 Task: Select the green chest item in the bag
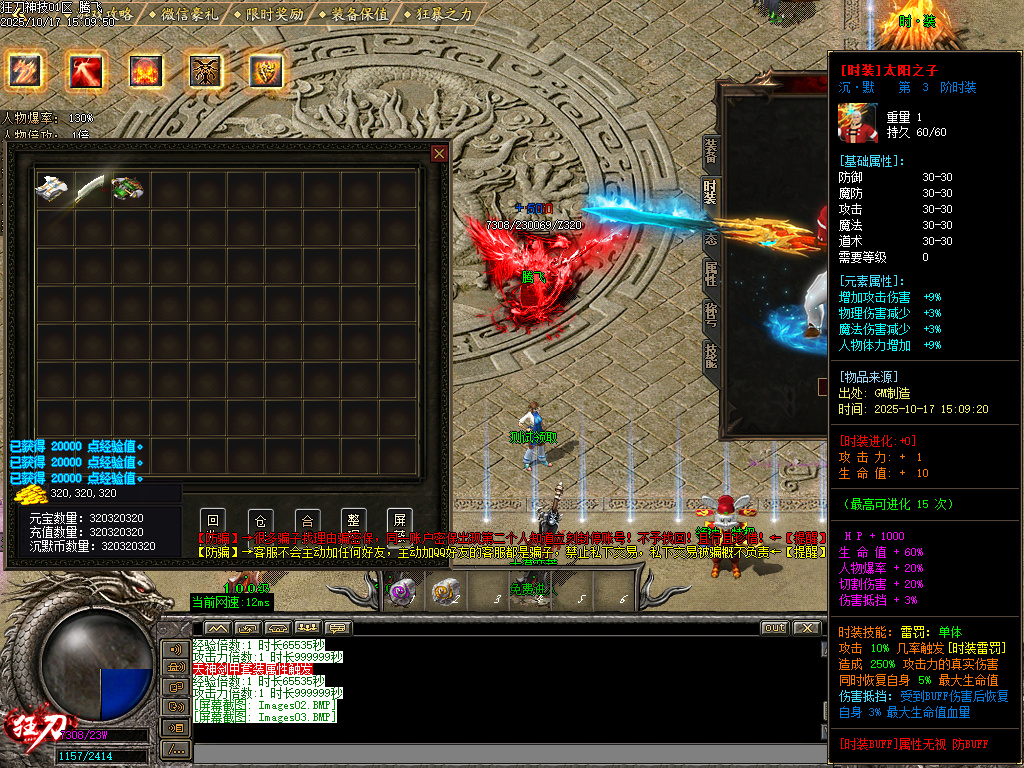tap(129, 188)
